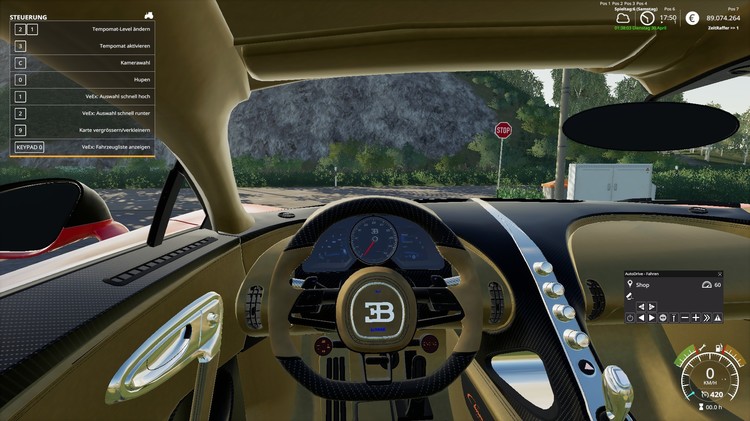Select the Shop destination in AutoDrive

(x=642, y=285)
